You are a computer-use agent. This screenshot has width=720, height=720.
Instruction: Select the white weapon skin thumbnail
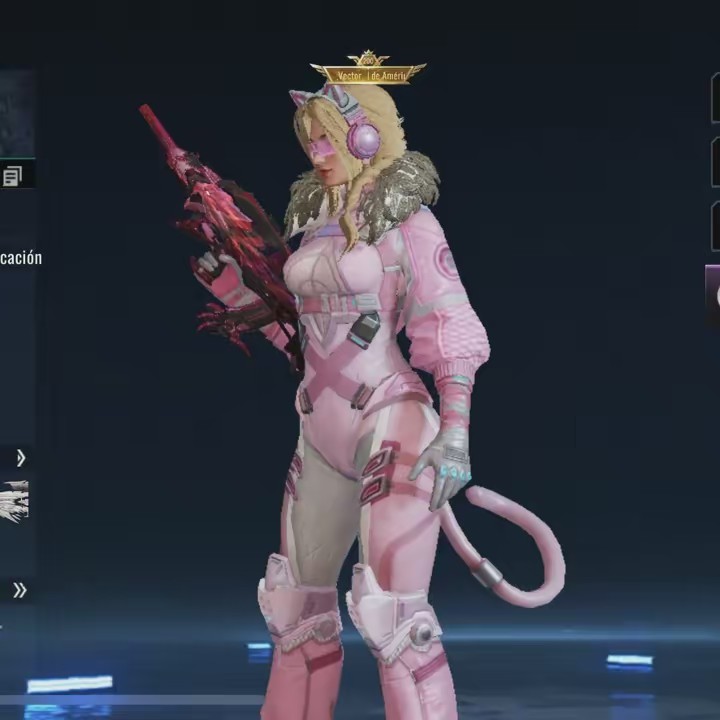click(14, 502)
